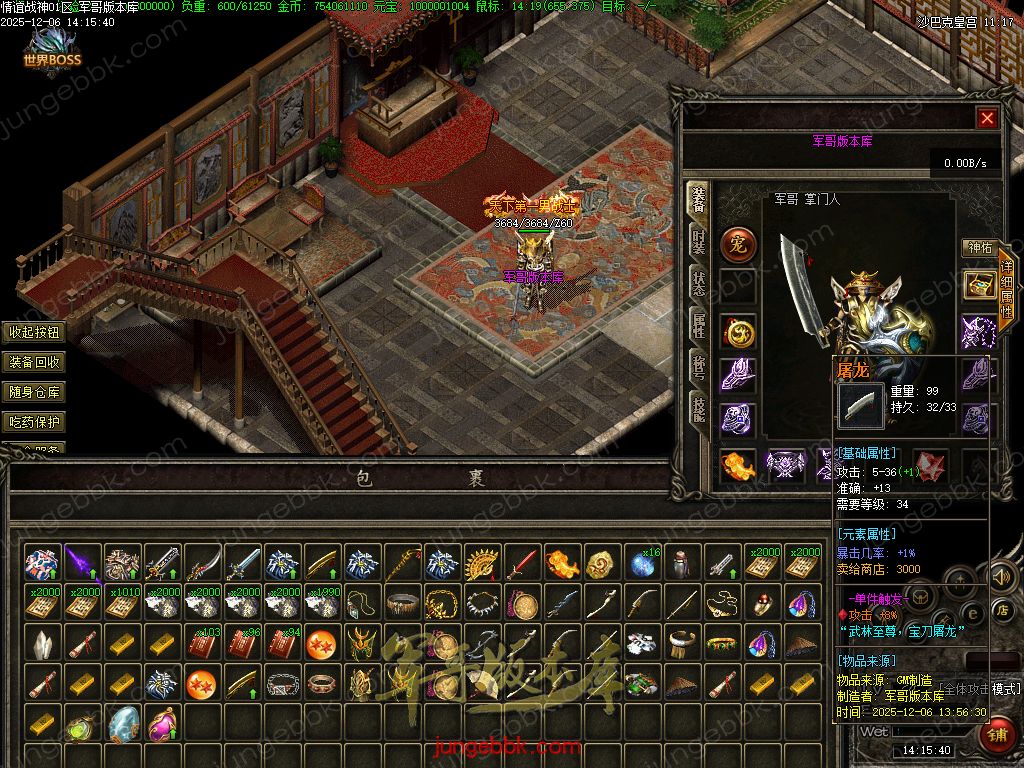
Task: Open 装备回收 equipment recycling
Action: pos(35,362)
